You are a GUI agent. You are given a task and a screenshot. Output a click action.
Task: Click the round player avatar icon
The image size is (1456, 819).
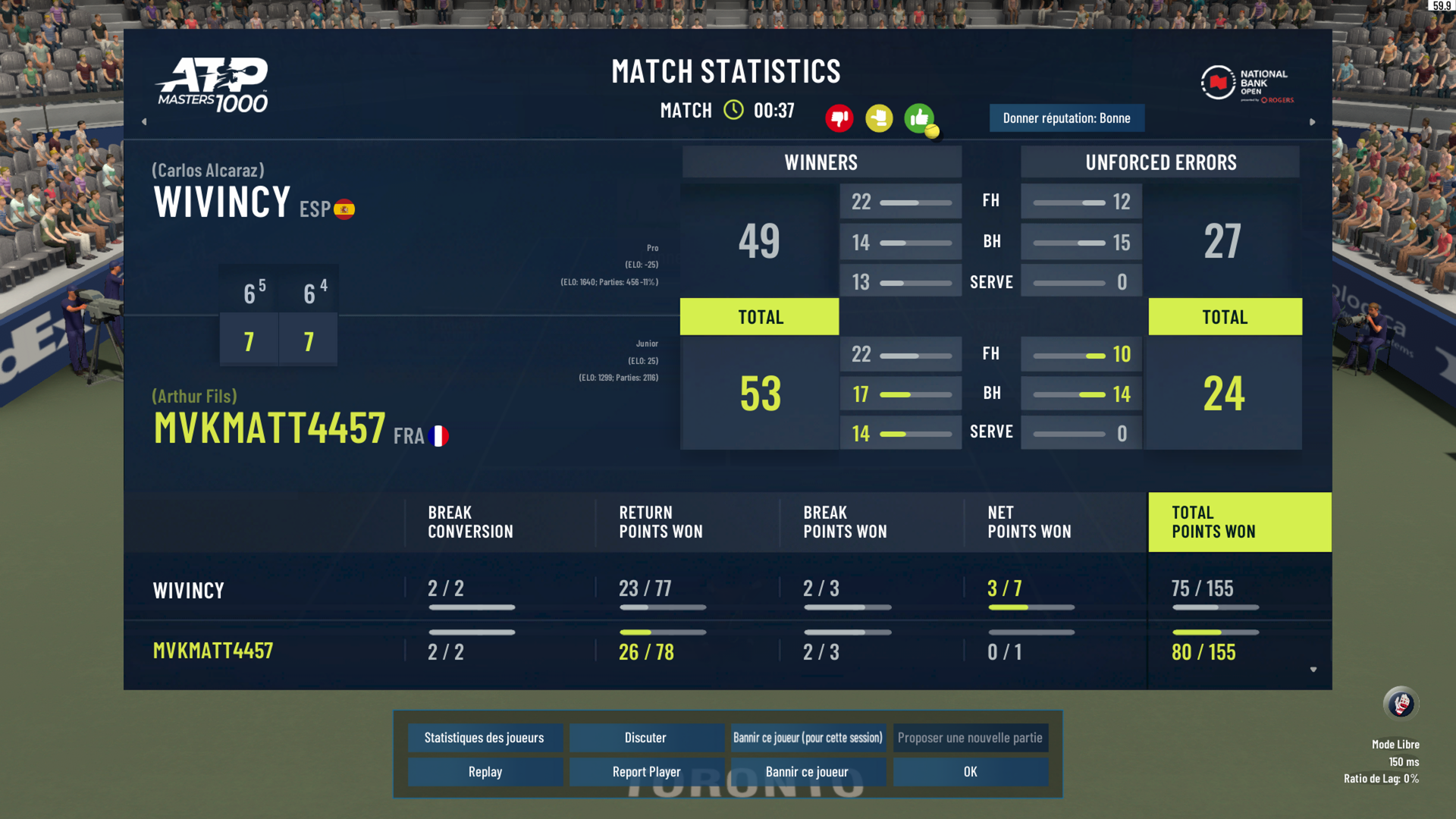click(x=1400, y=704)
